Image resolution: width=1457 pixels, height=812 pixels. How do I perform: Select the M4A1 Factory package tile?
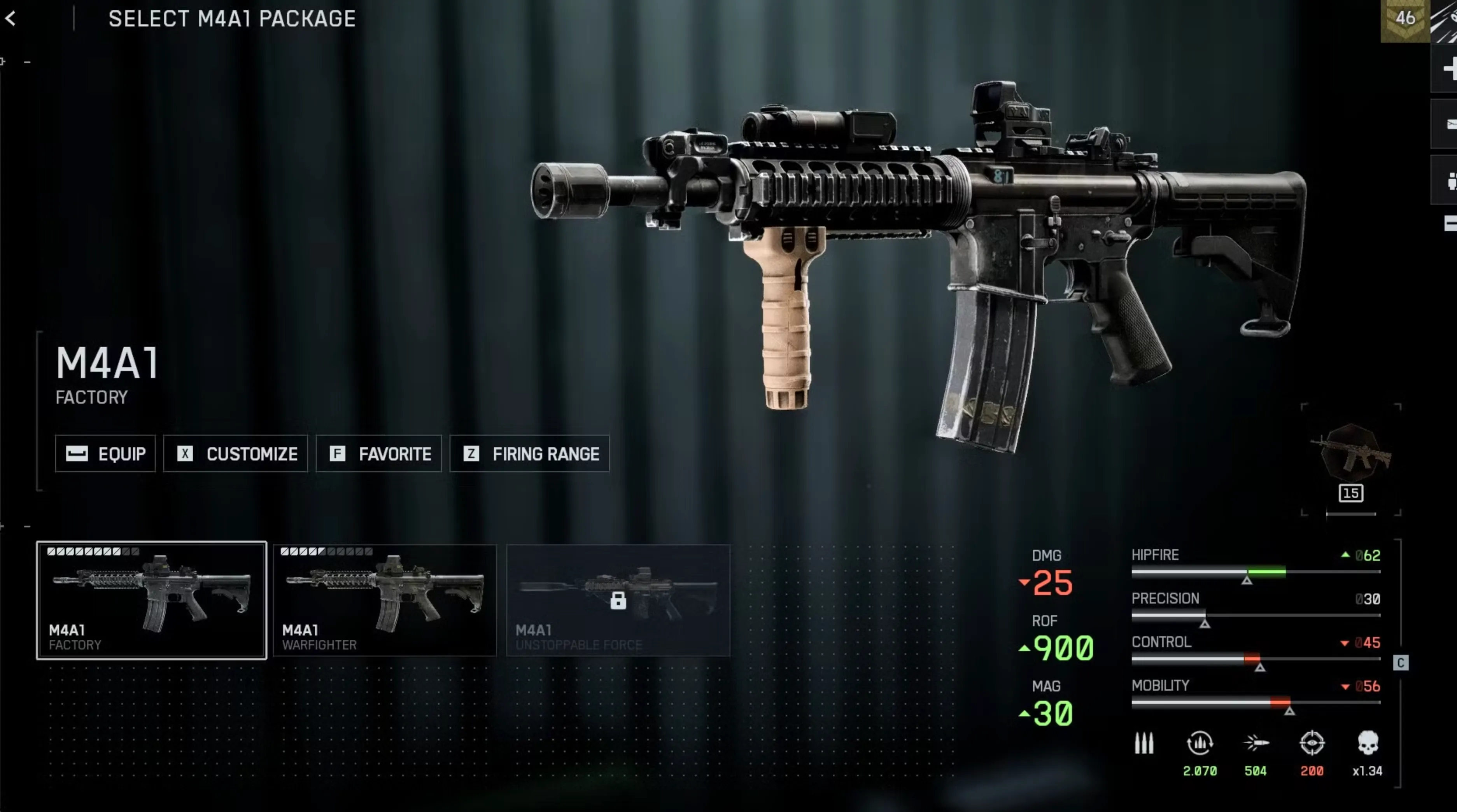click(x=152, y=600)
